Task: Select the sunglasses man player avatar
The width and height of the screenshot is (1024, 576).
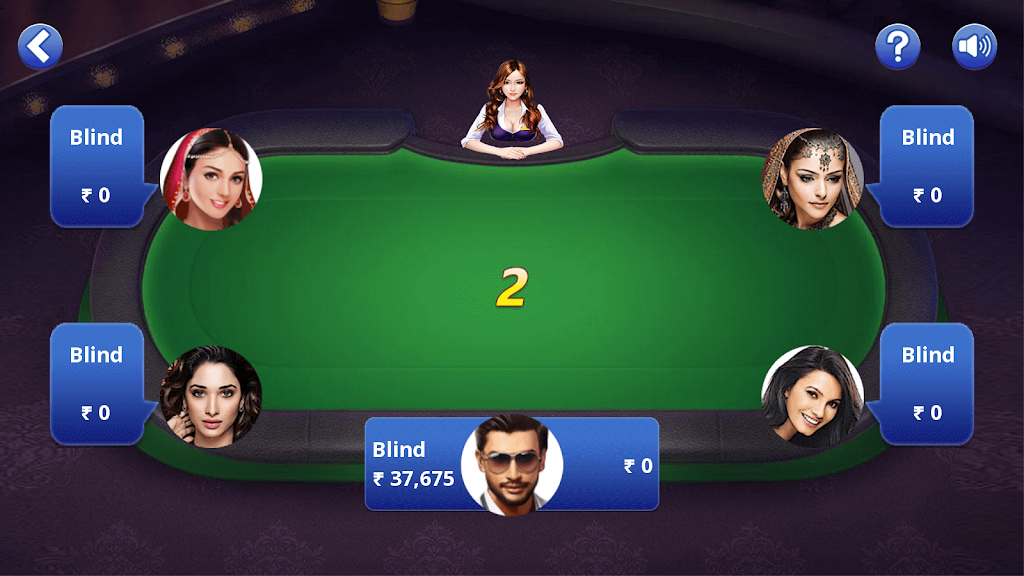Action: pos(512,464)
